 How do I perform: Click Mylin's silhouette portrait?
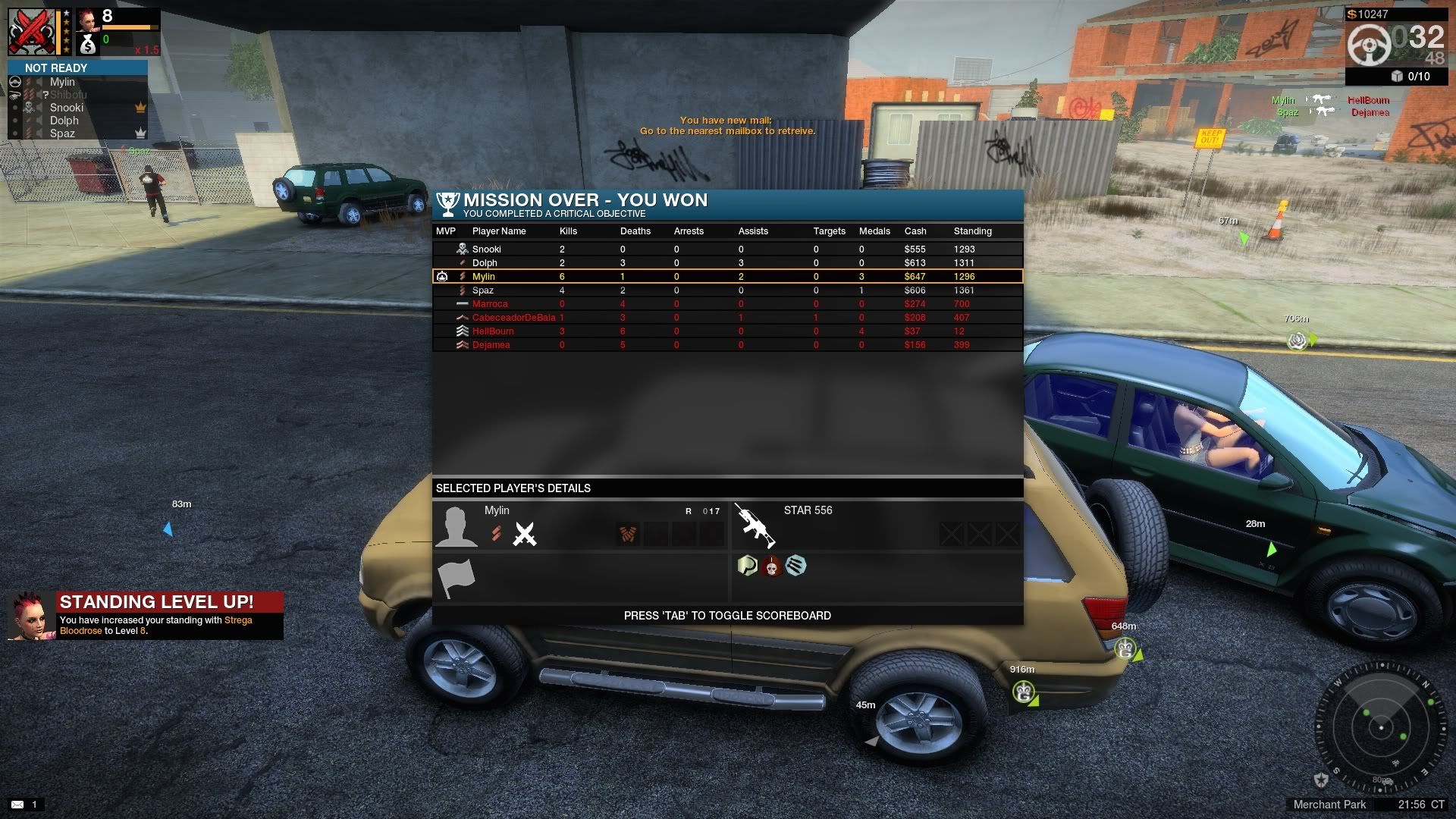tap(456, 526)
